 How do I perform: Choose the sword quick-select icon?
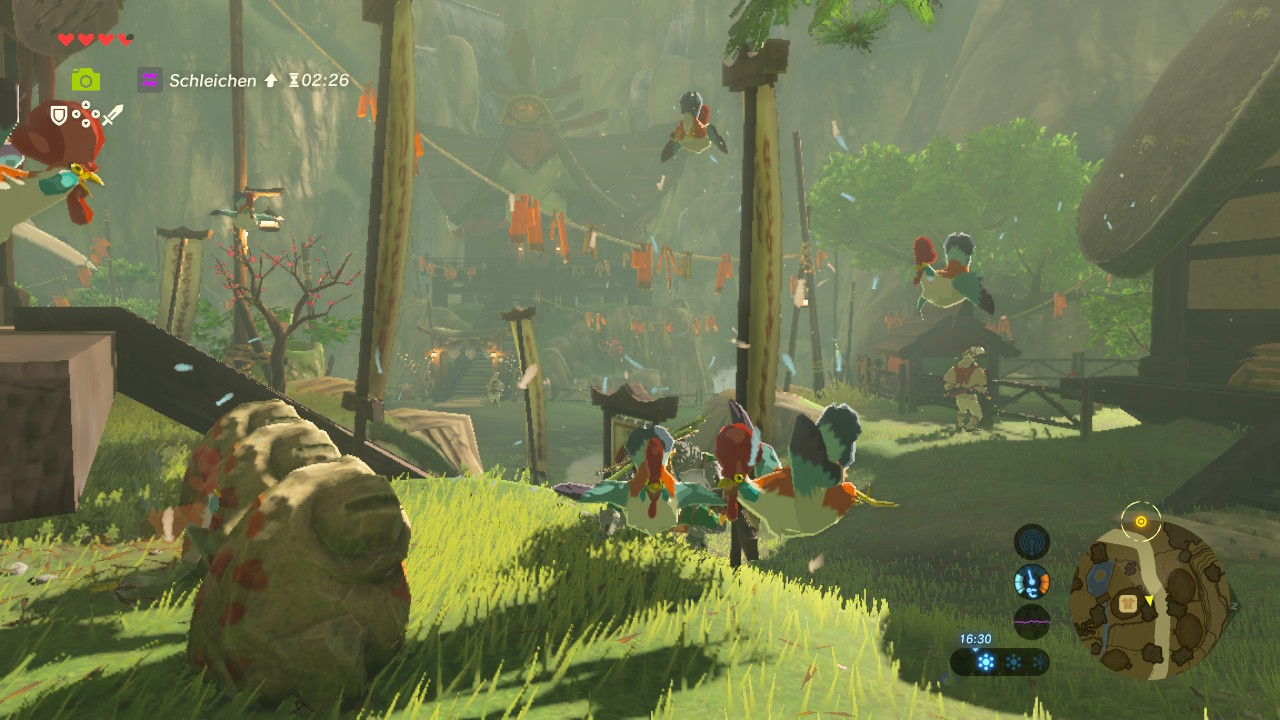click(x=111, y=116)
